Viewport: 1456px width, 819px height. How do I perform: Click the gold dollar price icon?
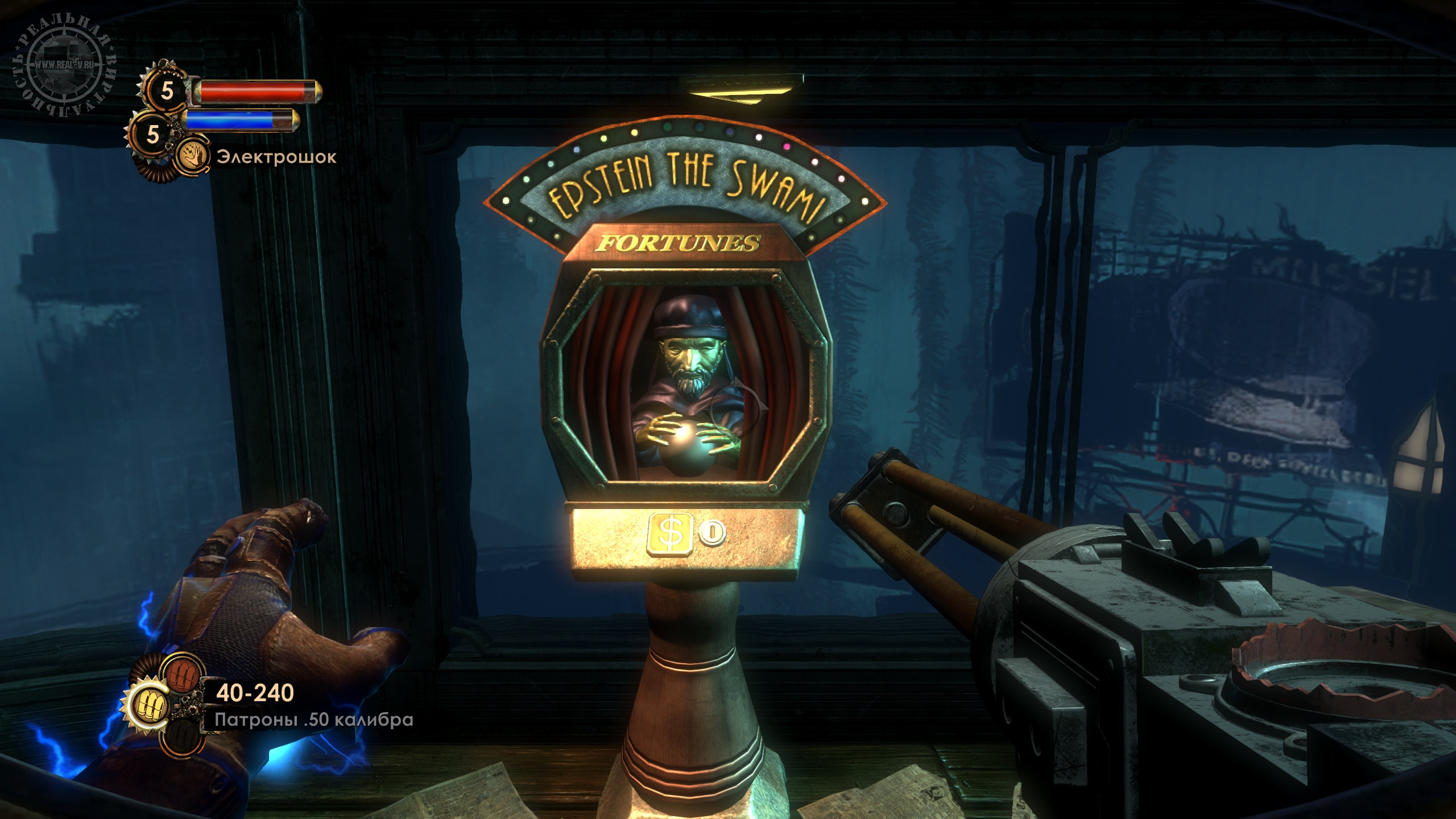point(671,533)
